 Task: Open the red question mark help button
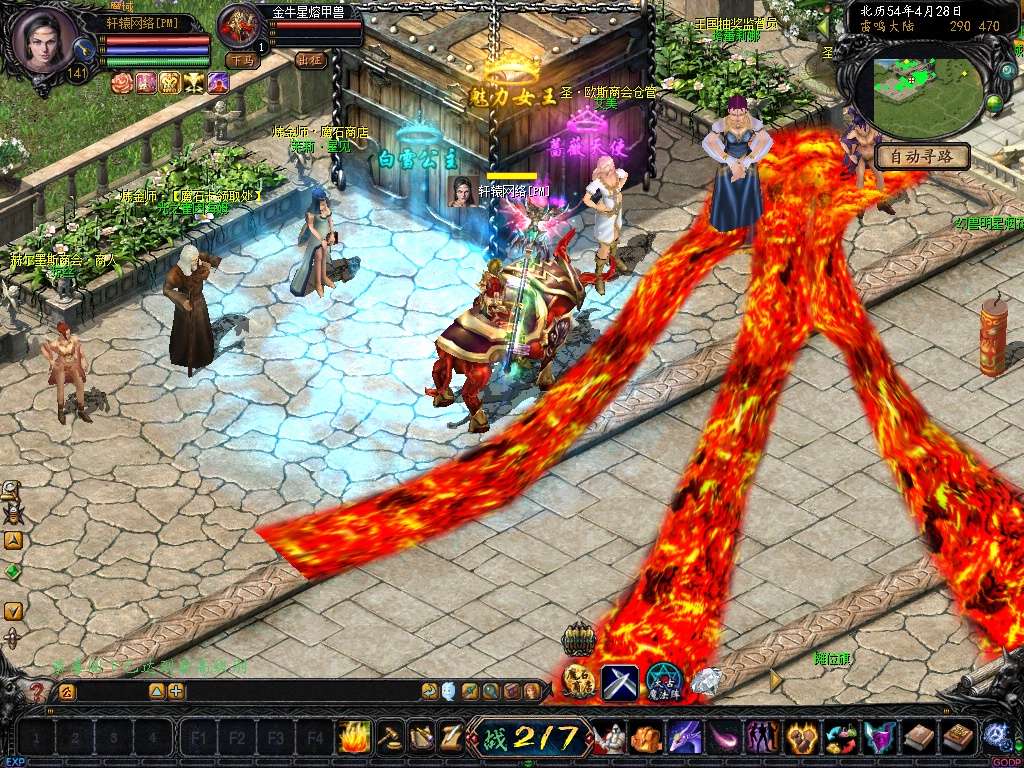point(37,691)
